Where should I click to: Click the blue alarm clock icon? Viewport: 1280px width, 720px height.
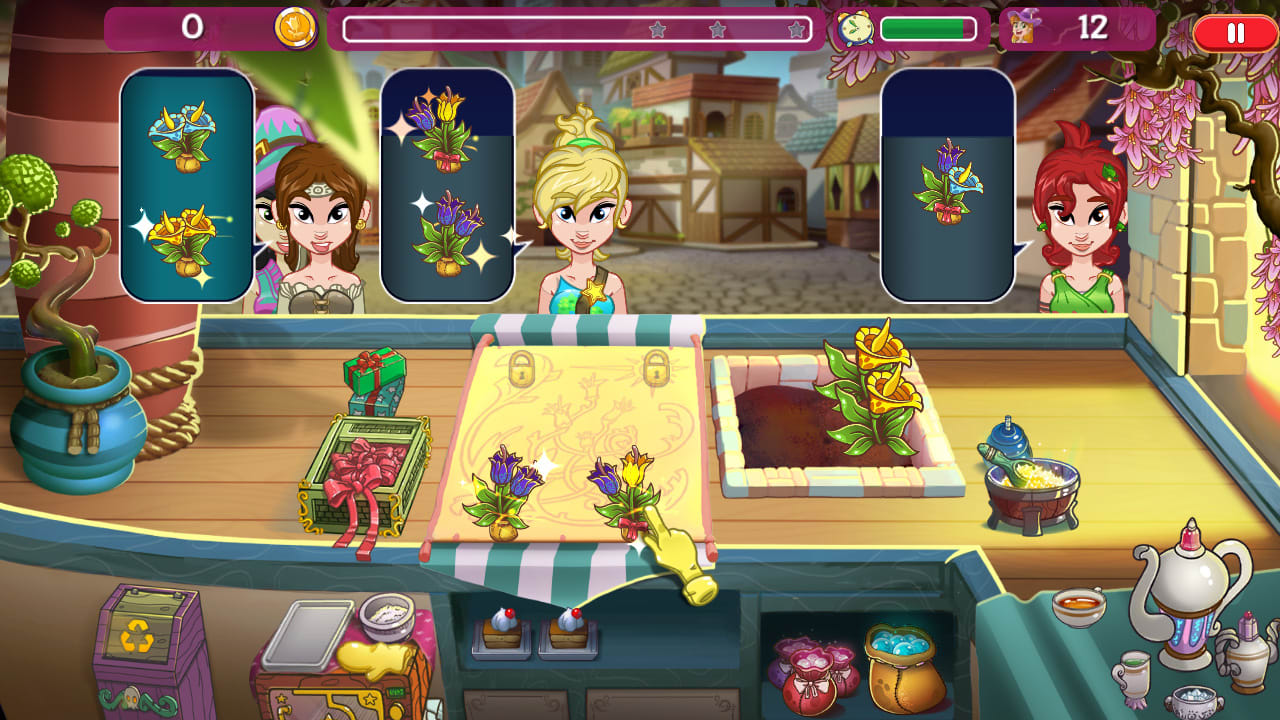[x=853, y=30]
